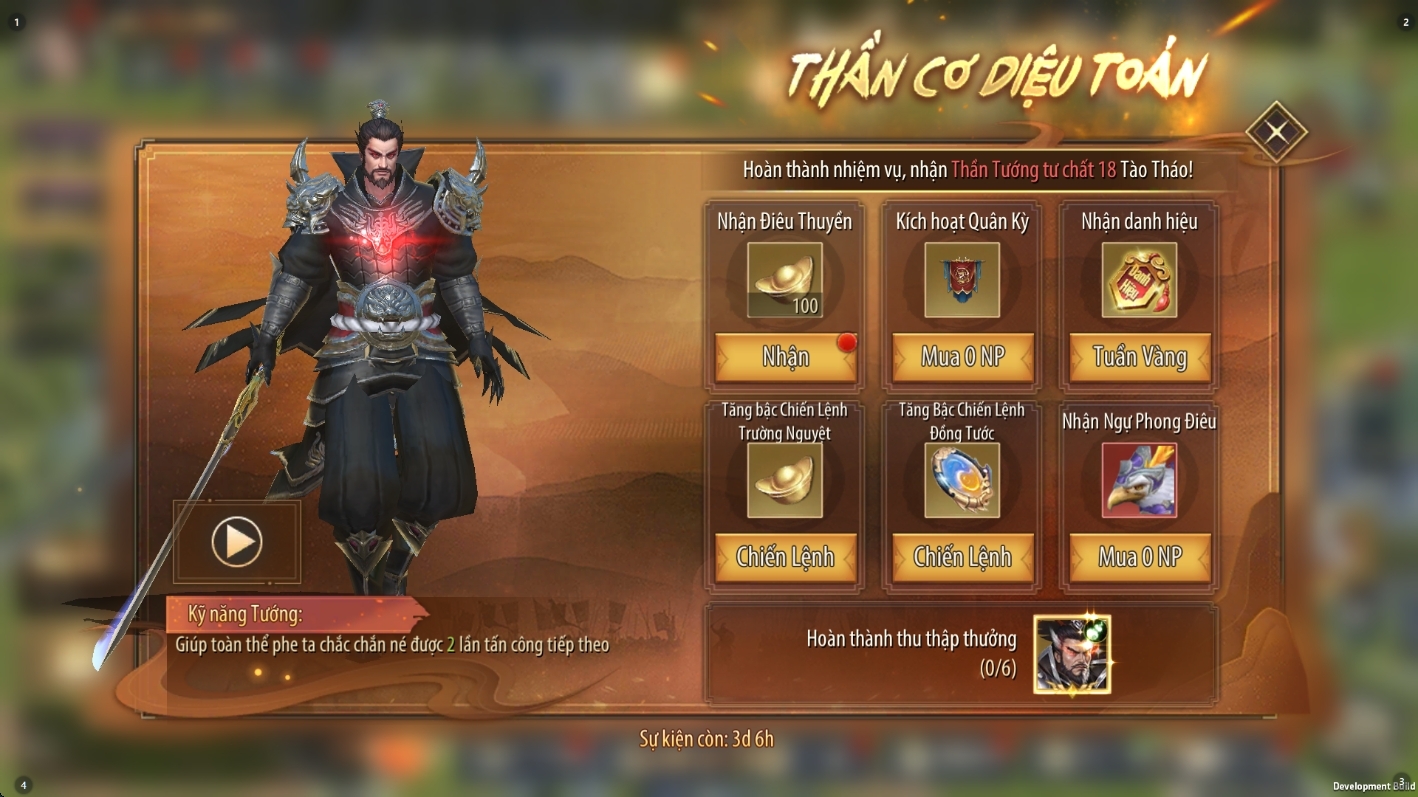
Task: Inspect the Quân Kỳ banner icon
Action: (962, 280)
